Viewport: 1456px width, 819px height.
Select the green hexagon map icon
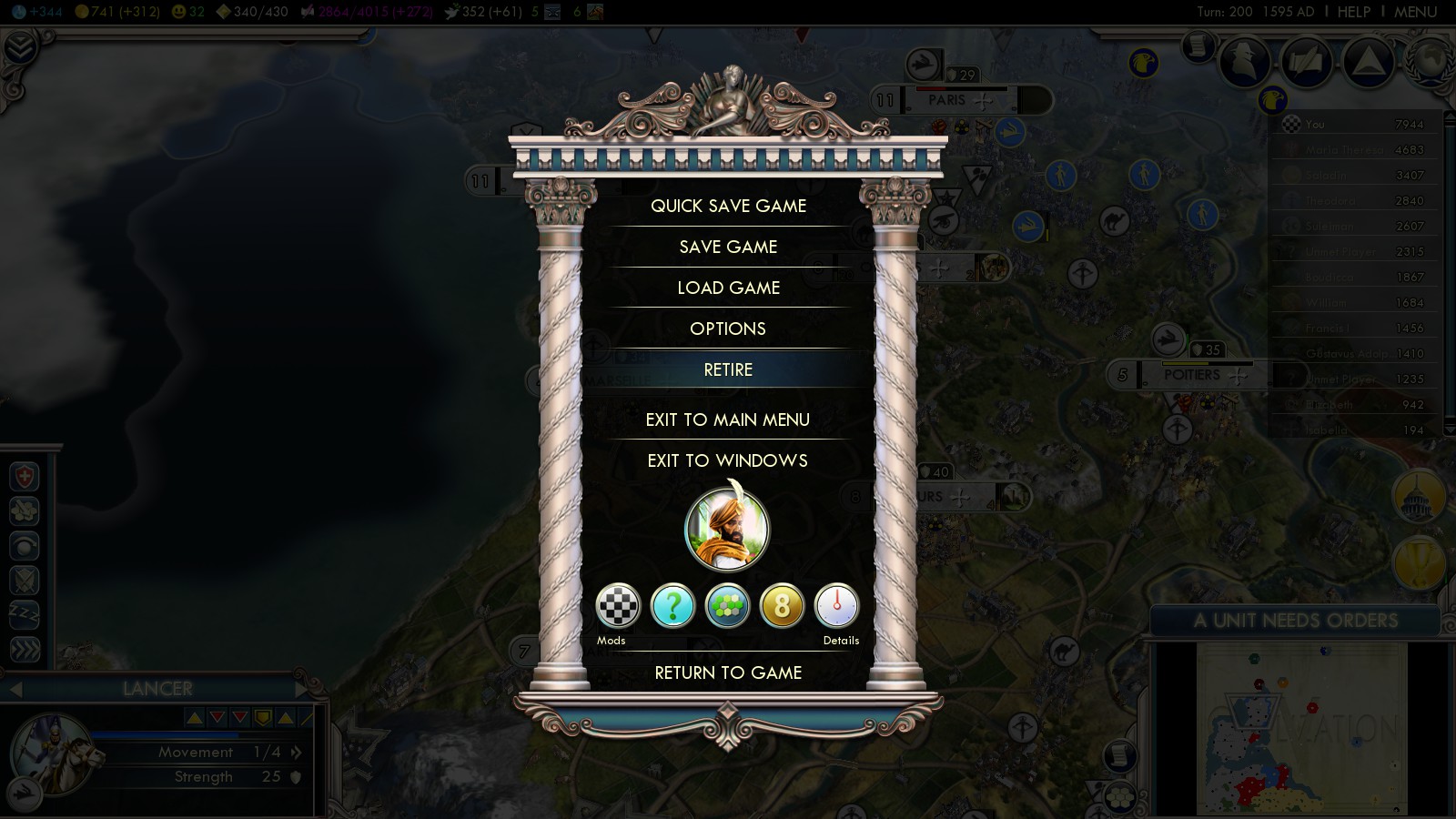coord(727,606)
